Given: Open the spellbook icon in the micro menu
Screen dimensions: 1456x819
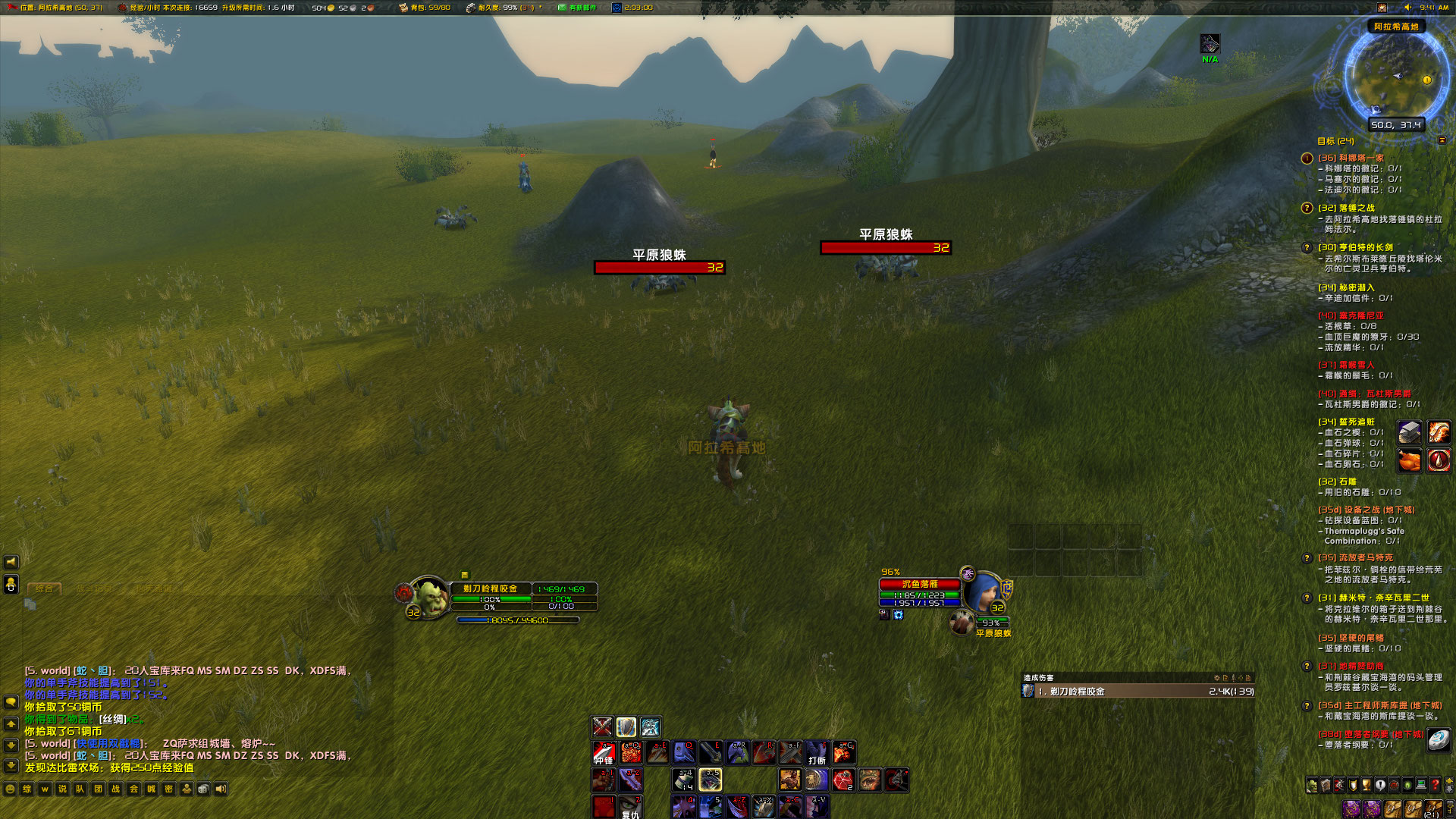Looking at the screenshot, I should (x=1326, y=785).
